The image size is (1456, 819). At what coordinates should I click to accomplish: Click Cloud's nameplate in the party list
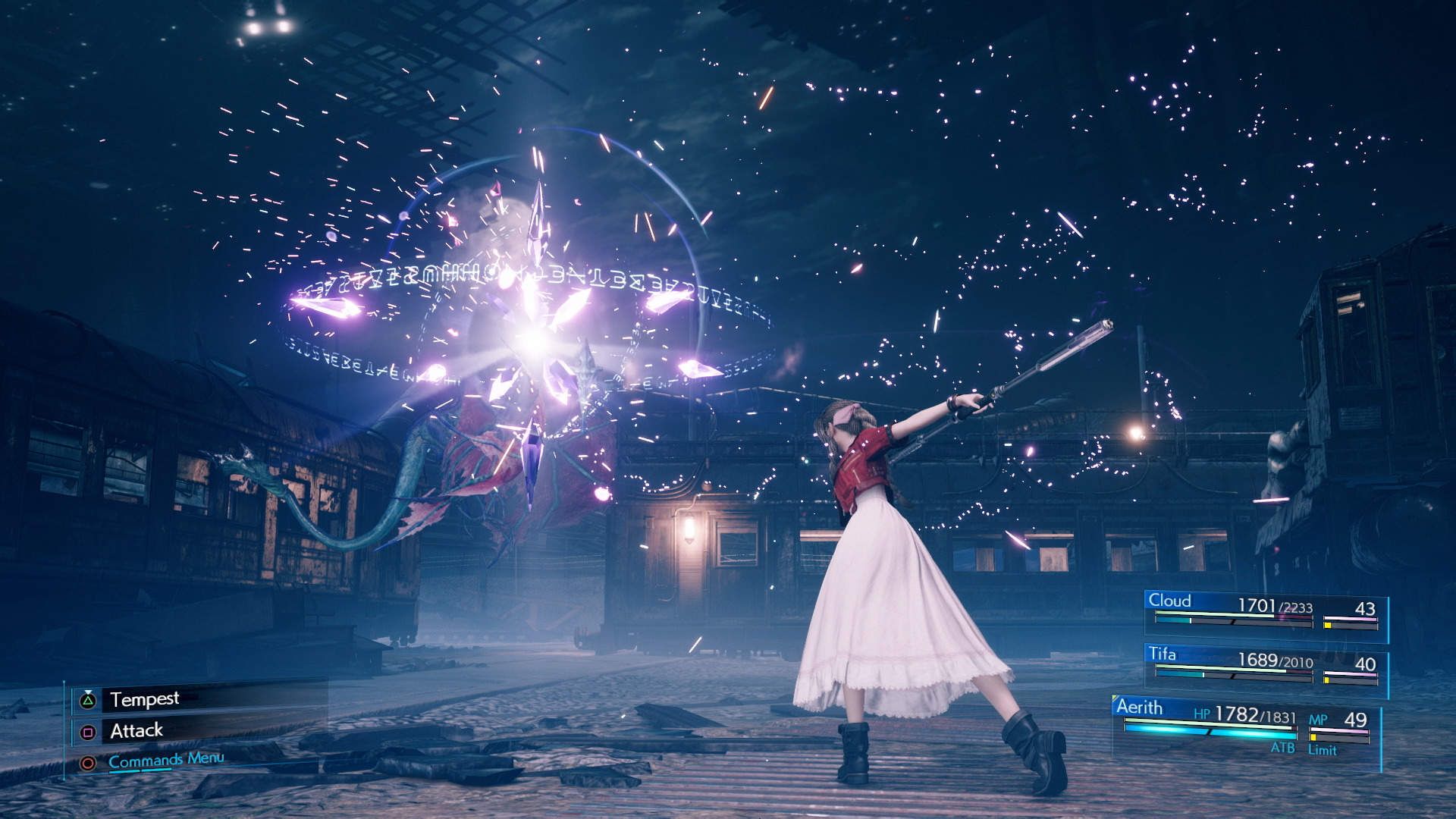(x=1170, y=601)
